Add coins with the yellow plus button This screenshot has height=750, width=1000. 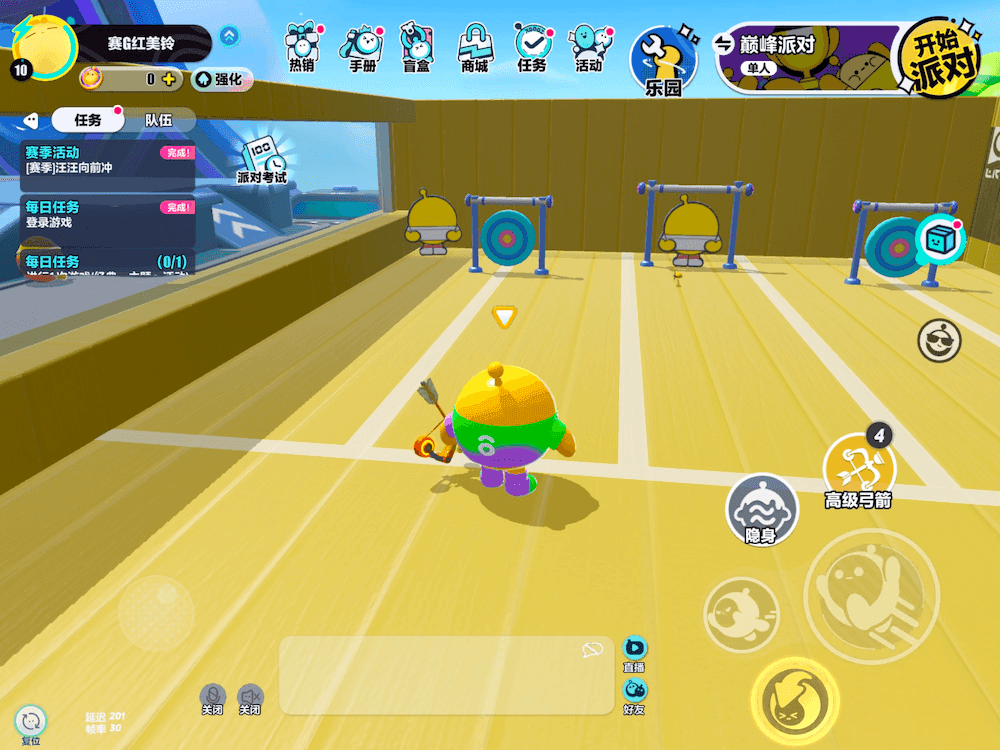pos(168,79)
